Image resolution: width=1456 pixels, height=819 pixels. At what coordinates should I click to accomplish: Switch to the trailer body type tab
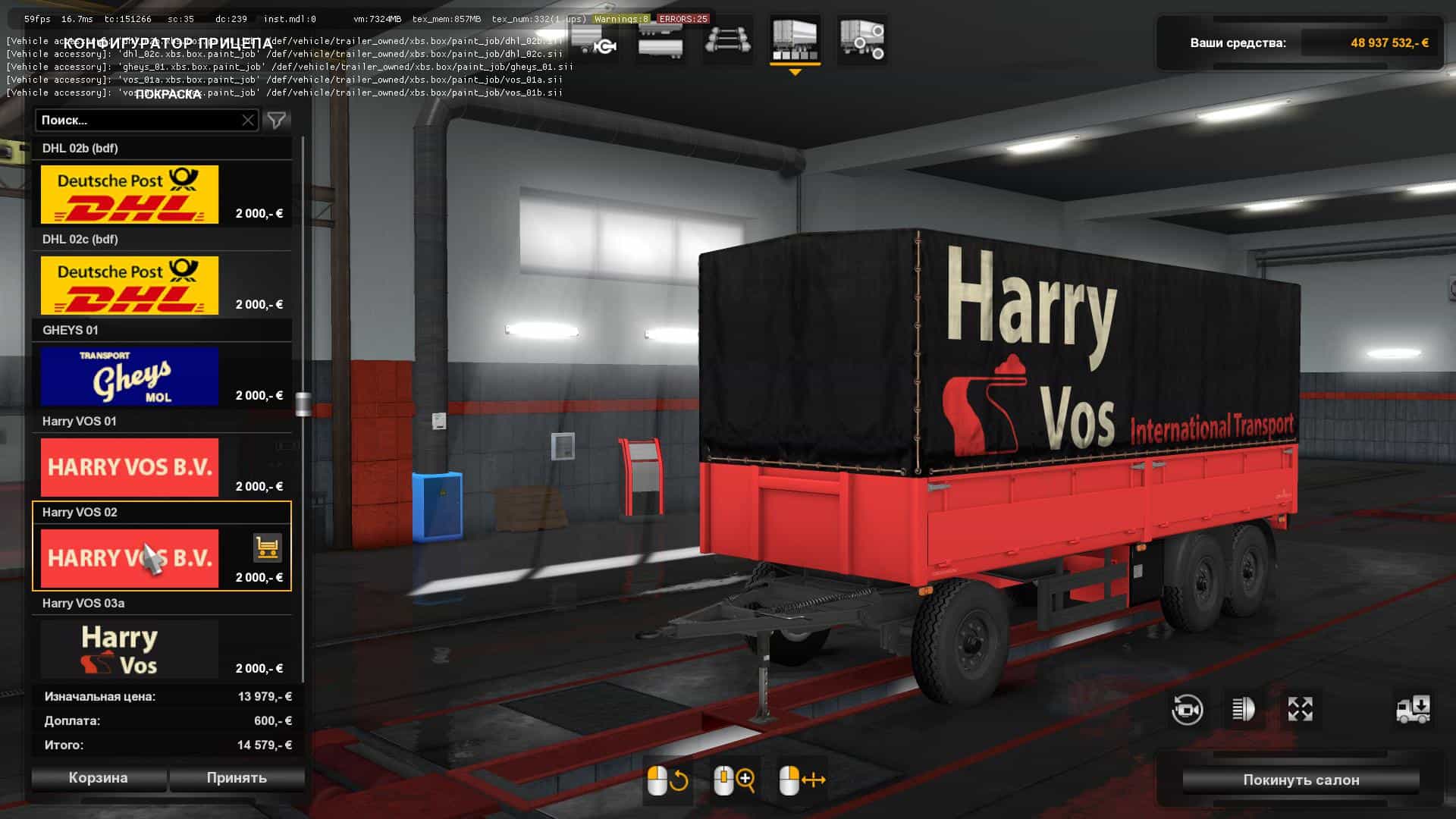click(660, 39)
